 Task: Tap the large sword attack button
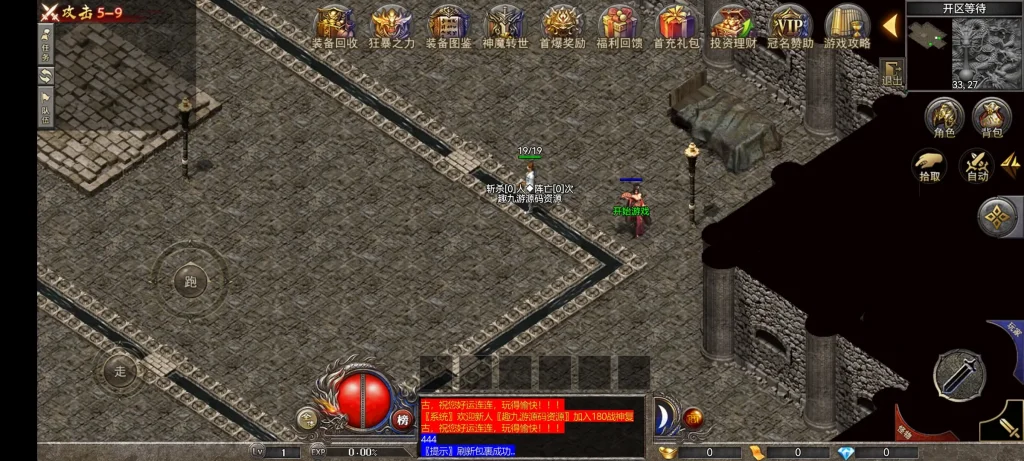point(958,375)
